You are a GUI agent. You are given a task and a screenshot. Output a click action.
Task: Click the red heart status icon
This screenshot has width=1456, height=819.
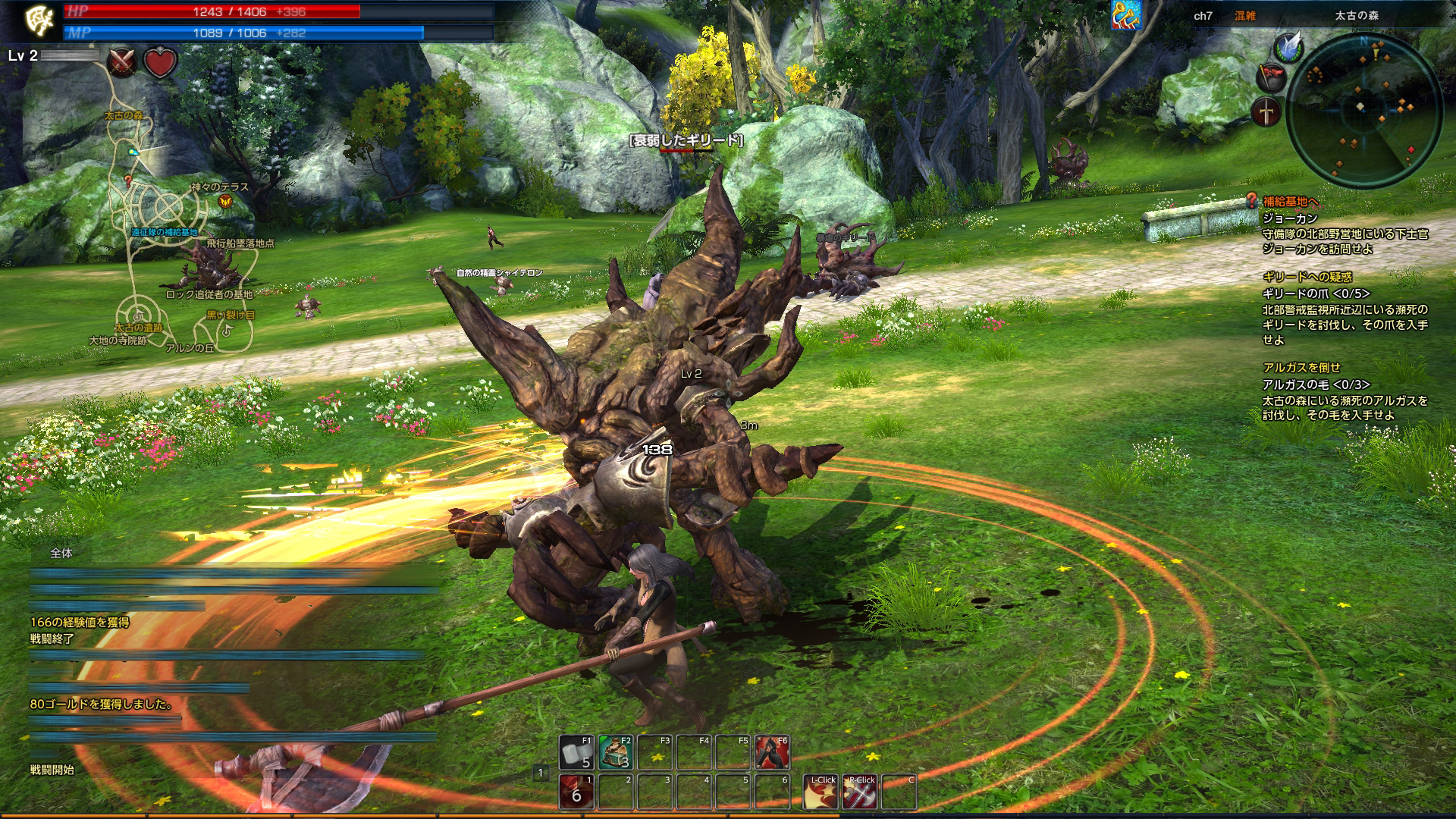click(x=160, y=62)
